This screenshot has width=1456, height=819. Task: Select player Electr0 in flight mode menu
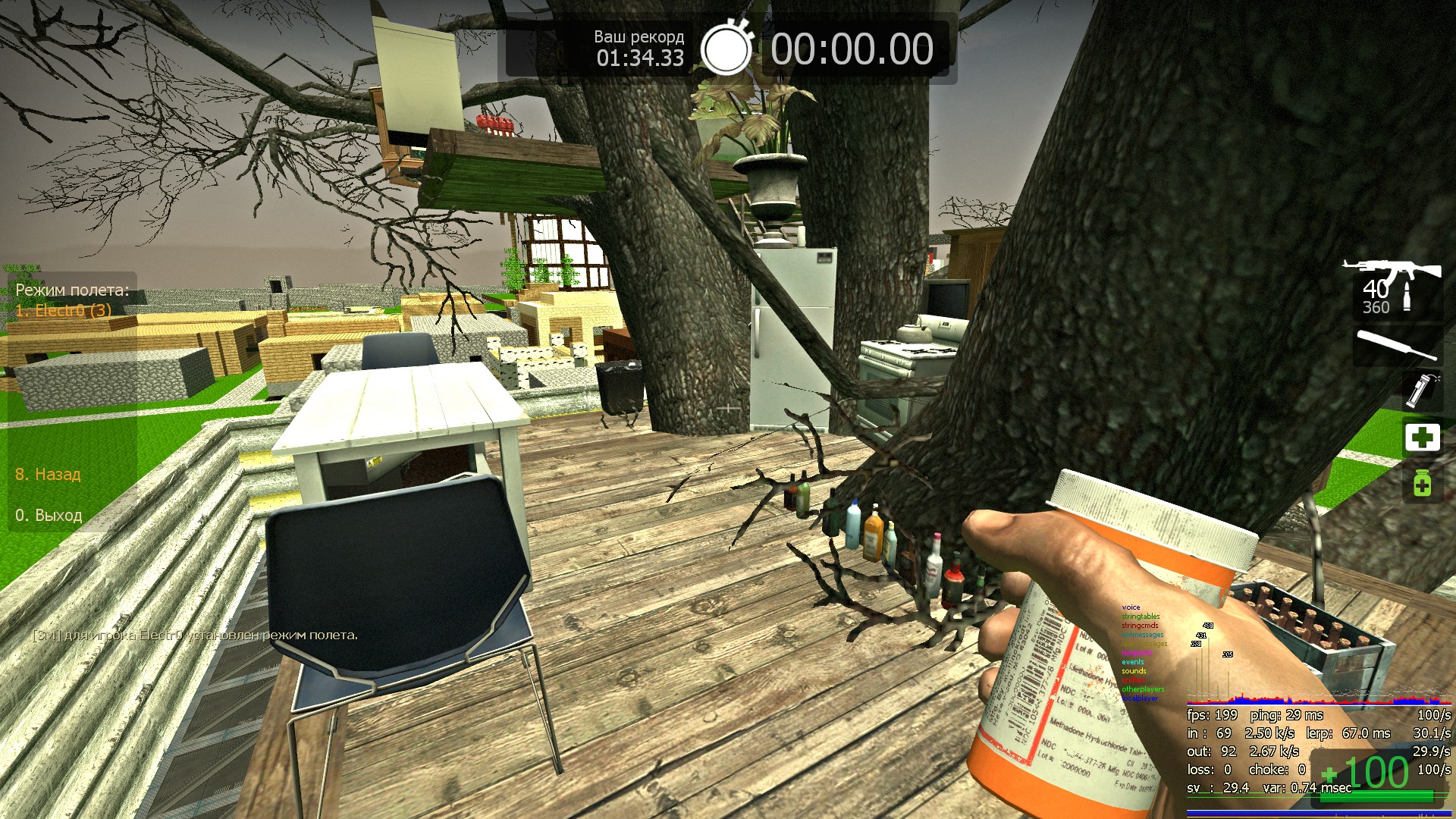(64, 310)
